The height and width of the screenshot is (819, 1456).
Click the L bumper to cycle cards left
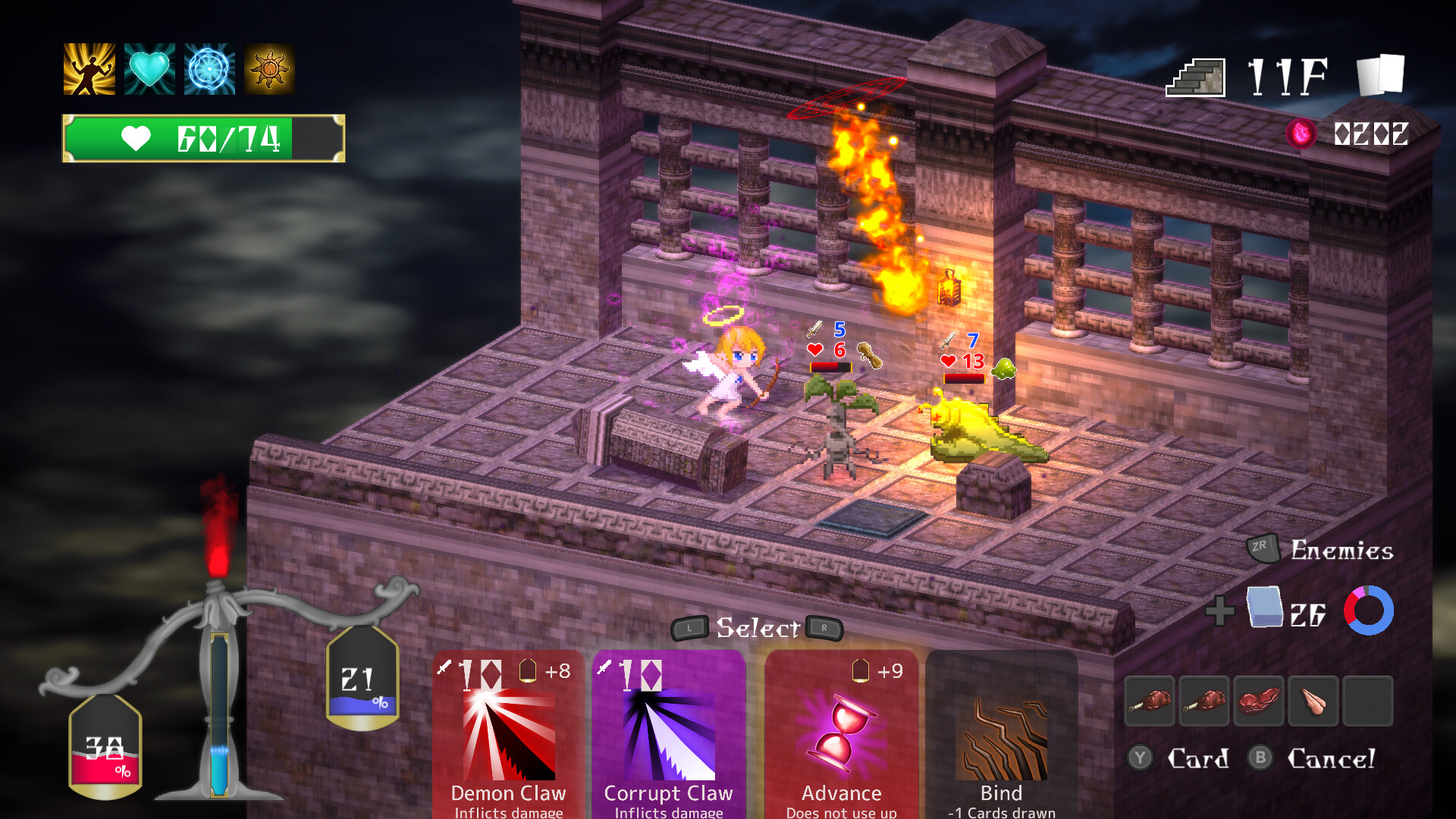click(689, 629)
